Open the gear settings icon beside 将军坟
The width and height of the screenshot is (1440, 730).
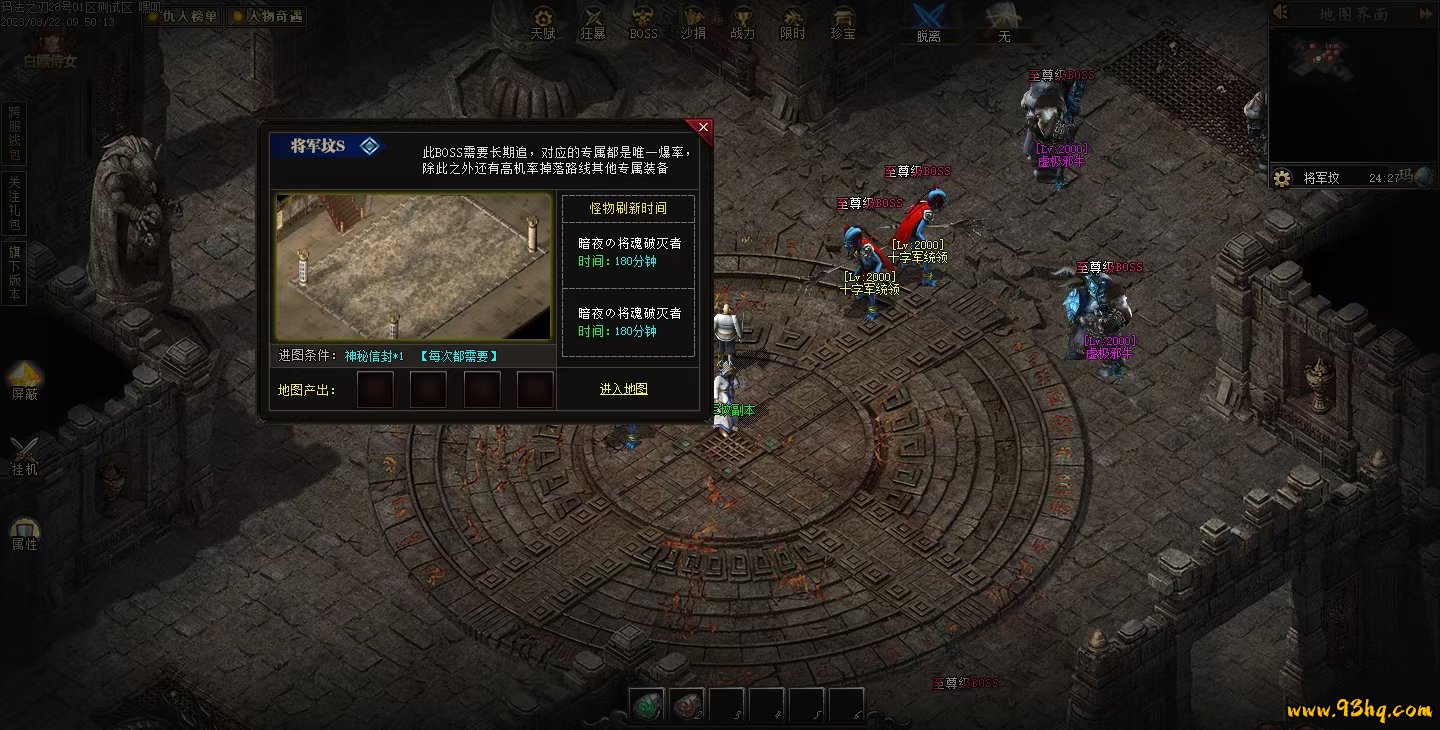[x=1282, y=178]
